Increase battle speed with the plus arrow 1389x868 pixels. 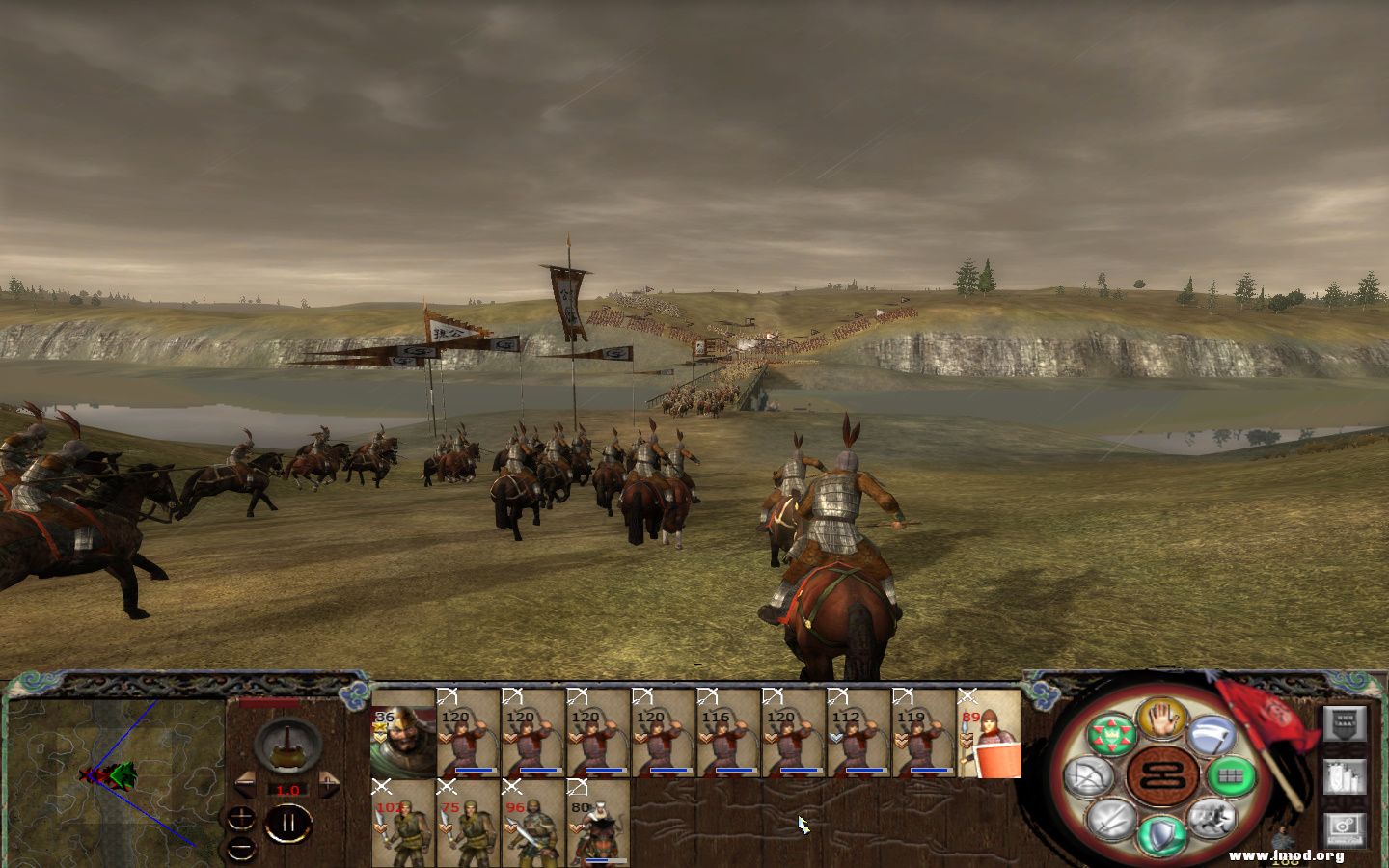pos(329,784)
